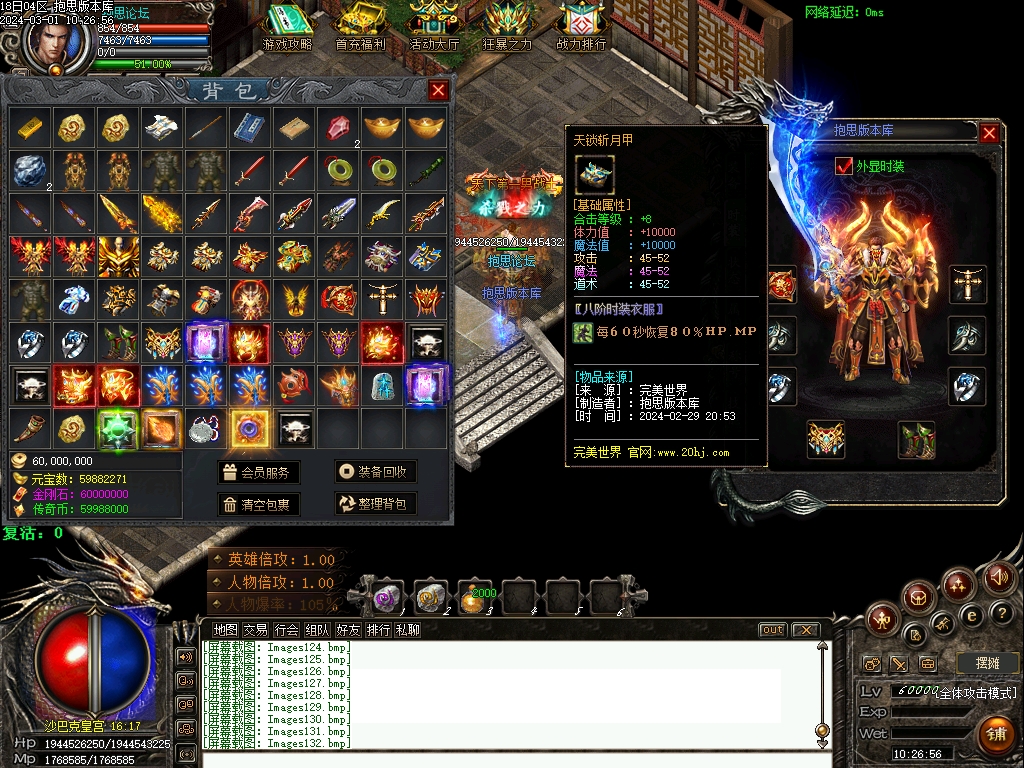Open 会员服务 member services
Screen dimensions: 1024x768
click(257, 472)
